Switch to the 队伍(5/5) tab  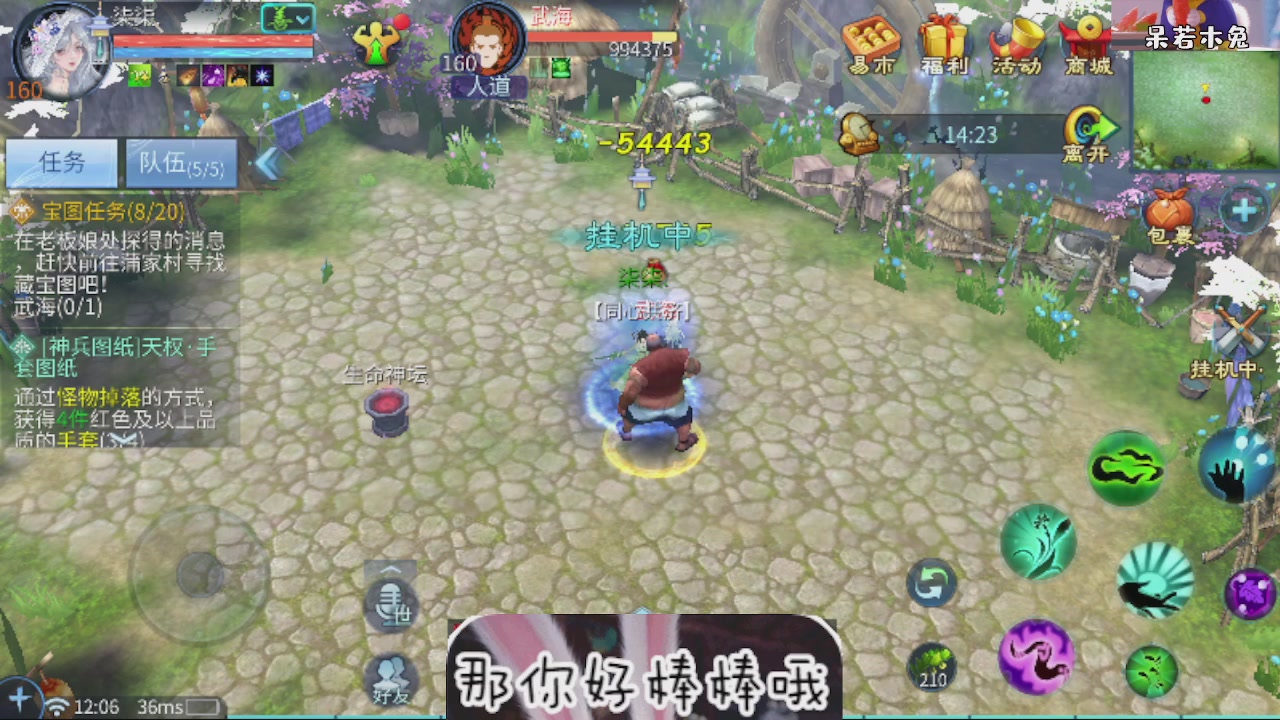[181, 162]
